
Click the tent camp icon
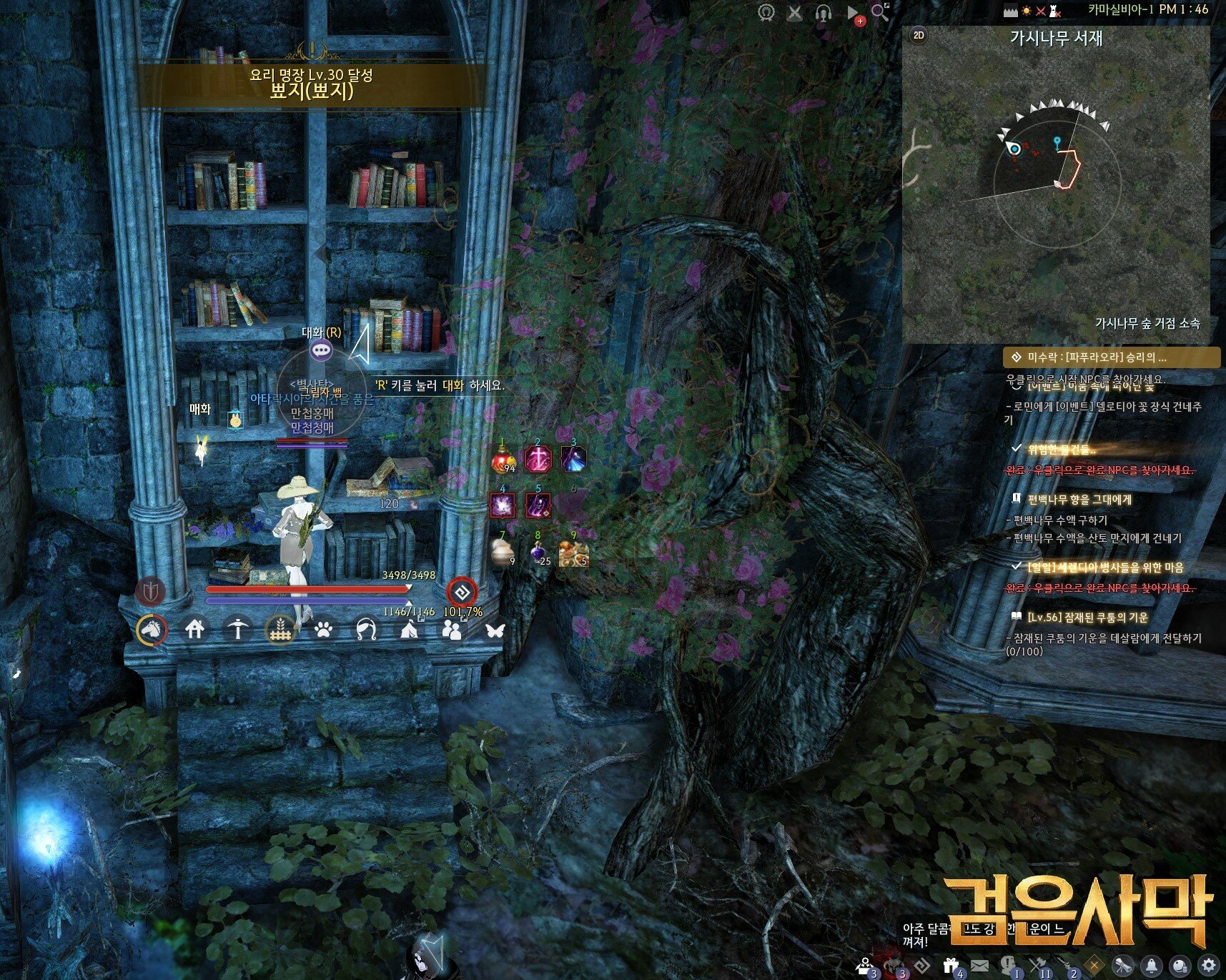(409, 630)
